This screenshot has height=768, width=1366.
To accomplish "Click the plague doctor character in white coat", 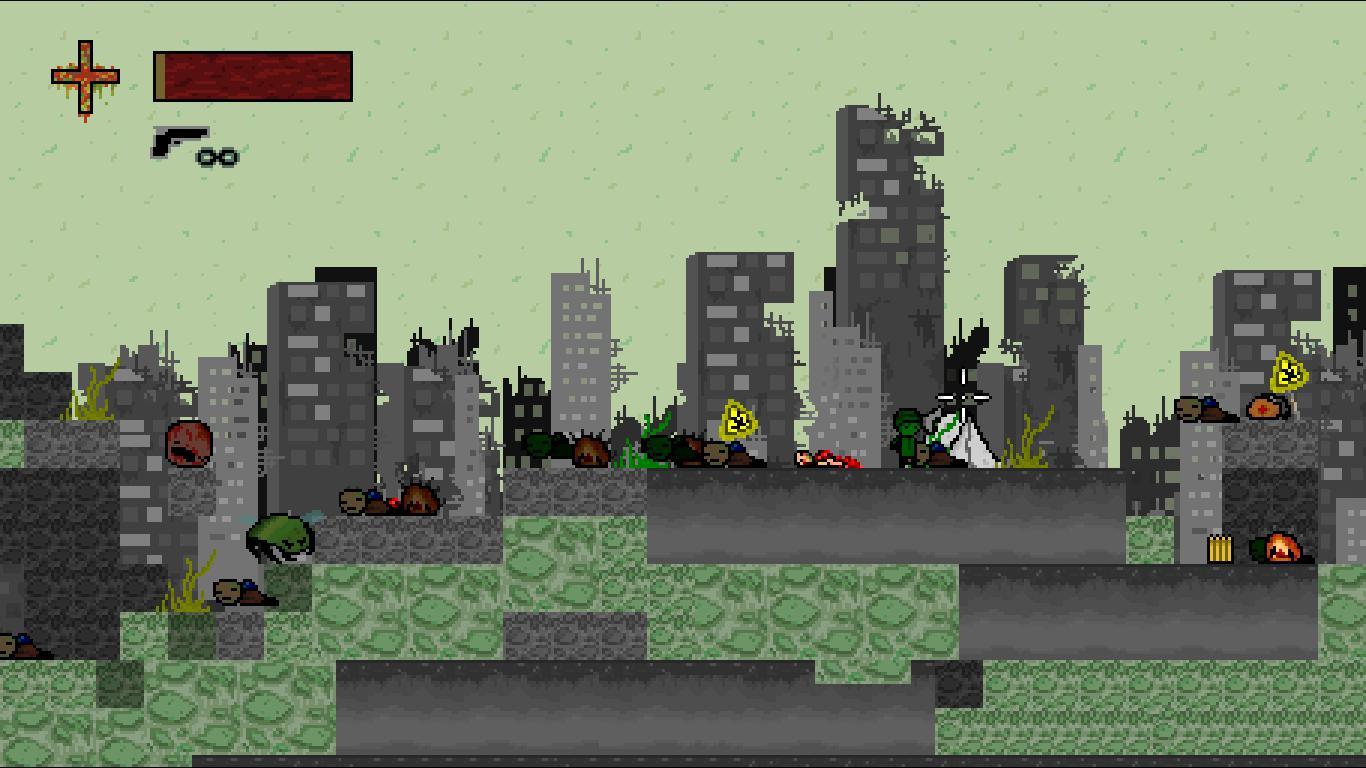I will click(962, 430).
